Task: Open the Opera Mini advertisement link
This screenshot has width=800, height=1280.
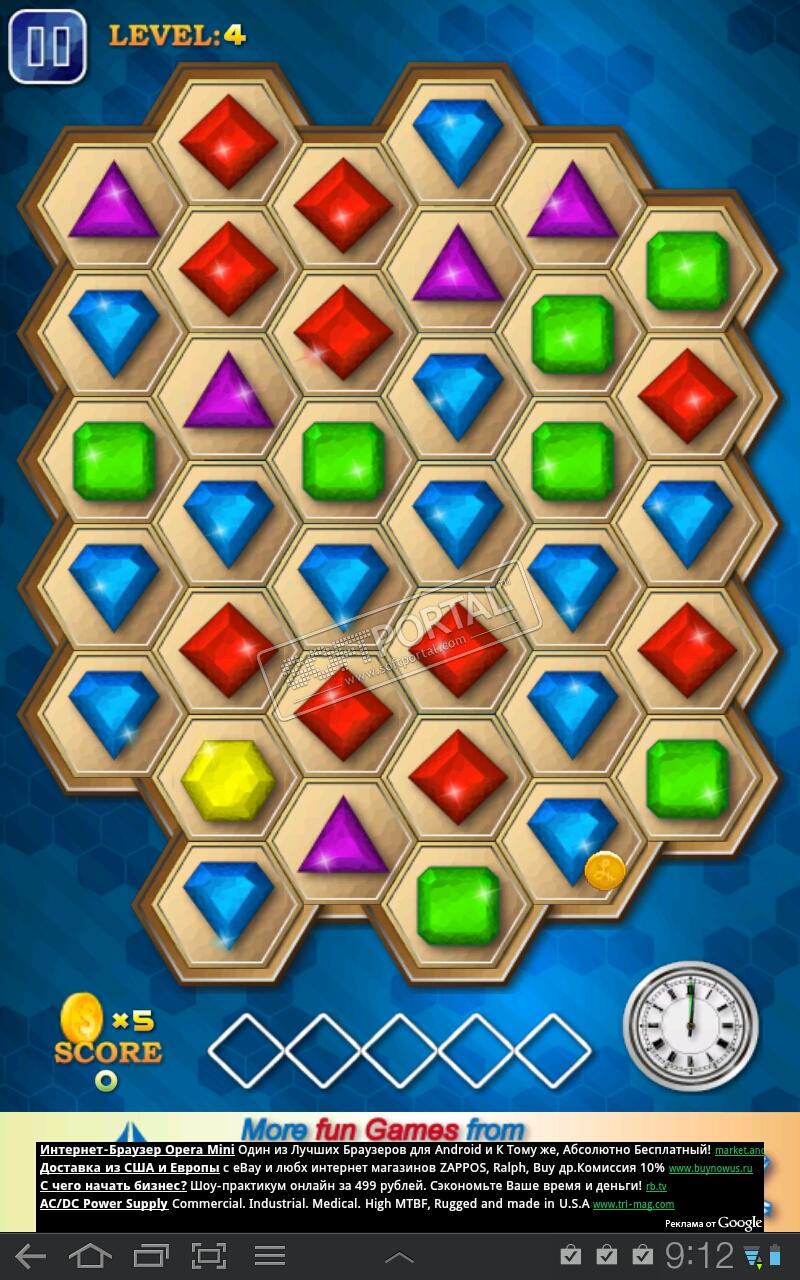Action: click(x=137, y=1150)
